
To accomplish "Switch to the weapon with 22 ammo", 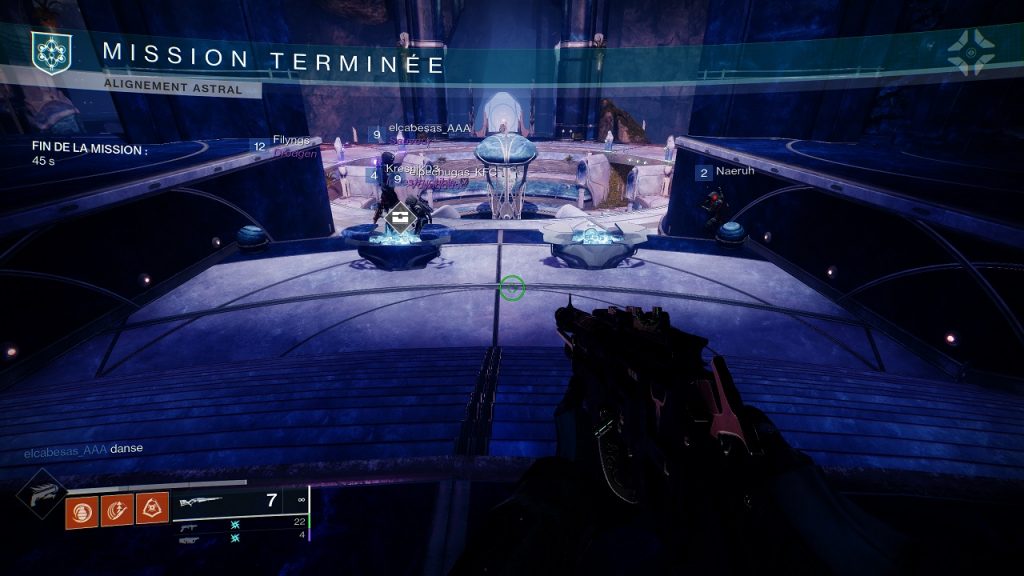I will (x=240, y=523).
